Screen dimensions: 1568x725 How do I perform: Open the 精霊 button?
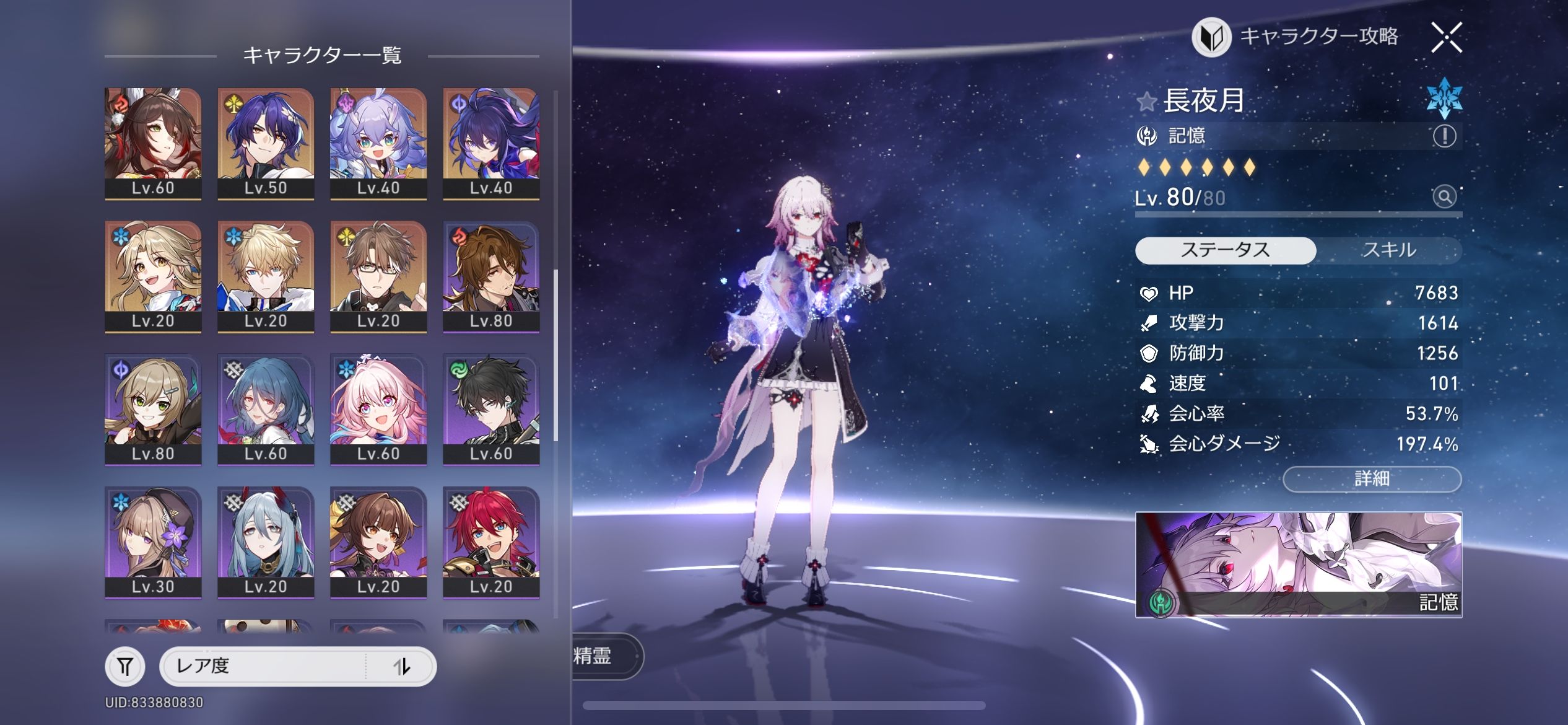604,656
